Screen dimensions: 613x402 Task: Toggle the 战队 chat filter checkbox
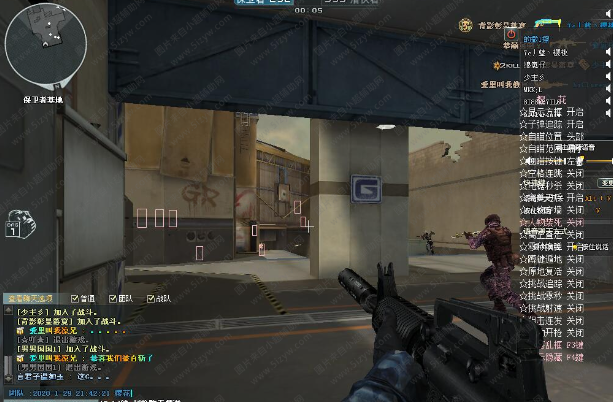(150, 298)
